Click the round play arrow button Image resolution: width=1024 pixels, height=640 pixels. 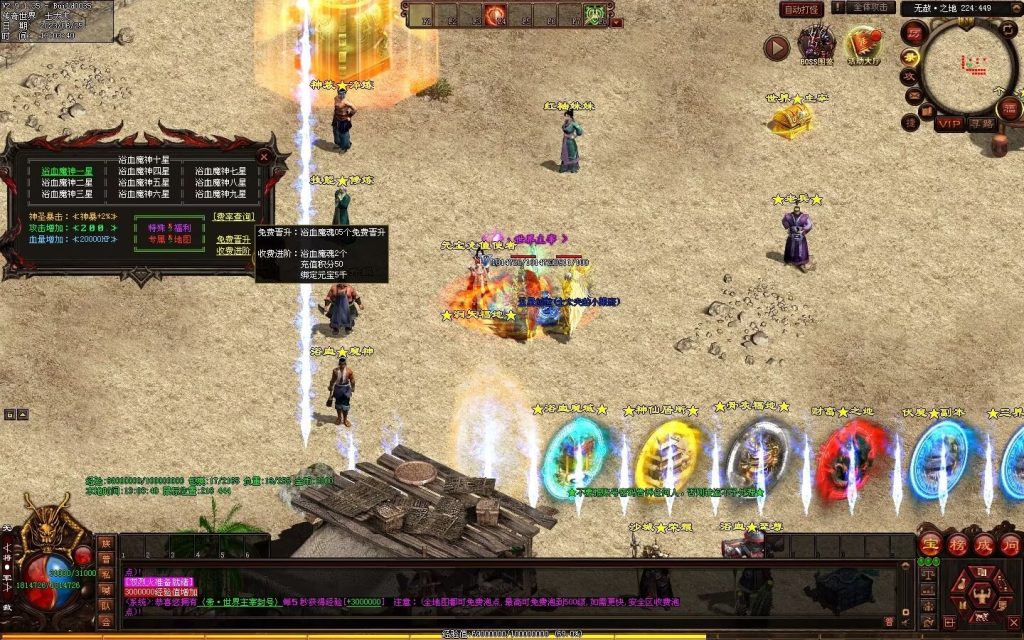coord(776,47)
